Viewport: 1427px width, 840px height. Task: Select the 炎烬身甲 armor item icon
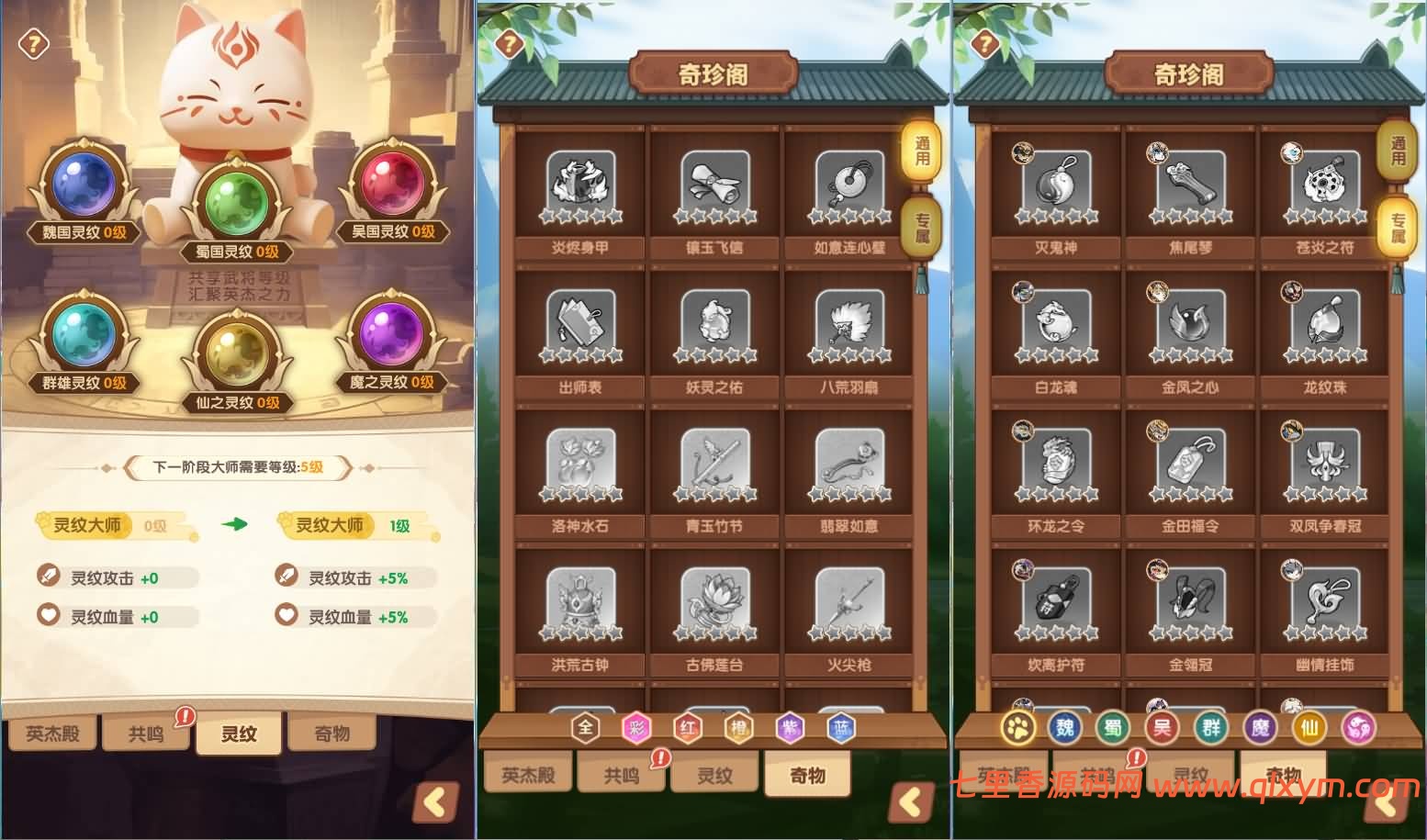(x=579, y=183)
